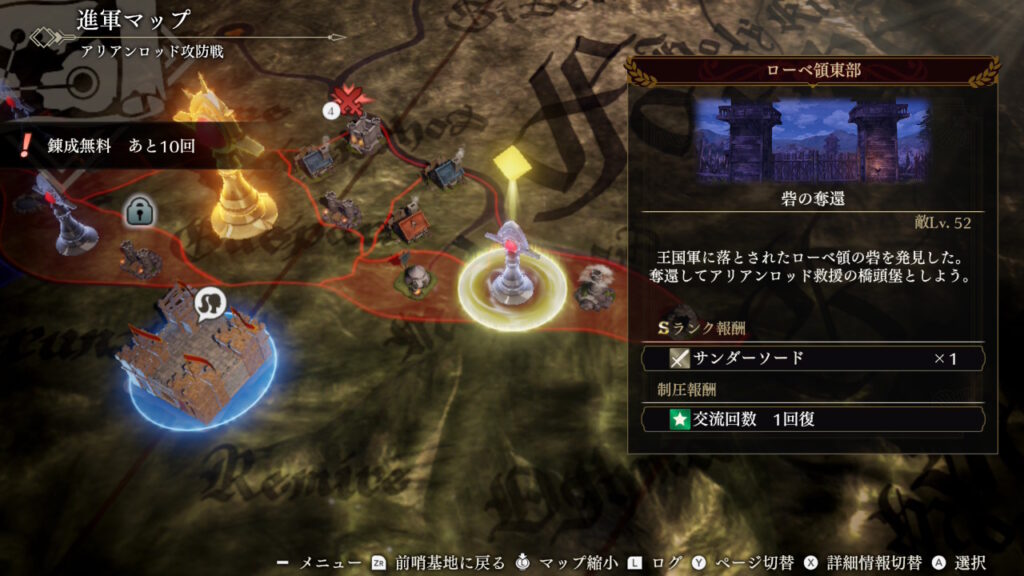1024x576 pixels.
Task: Select the サンダーソード S-rank reward row
Action: [812, 358]
